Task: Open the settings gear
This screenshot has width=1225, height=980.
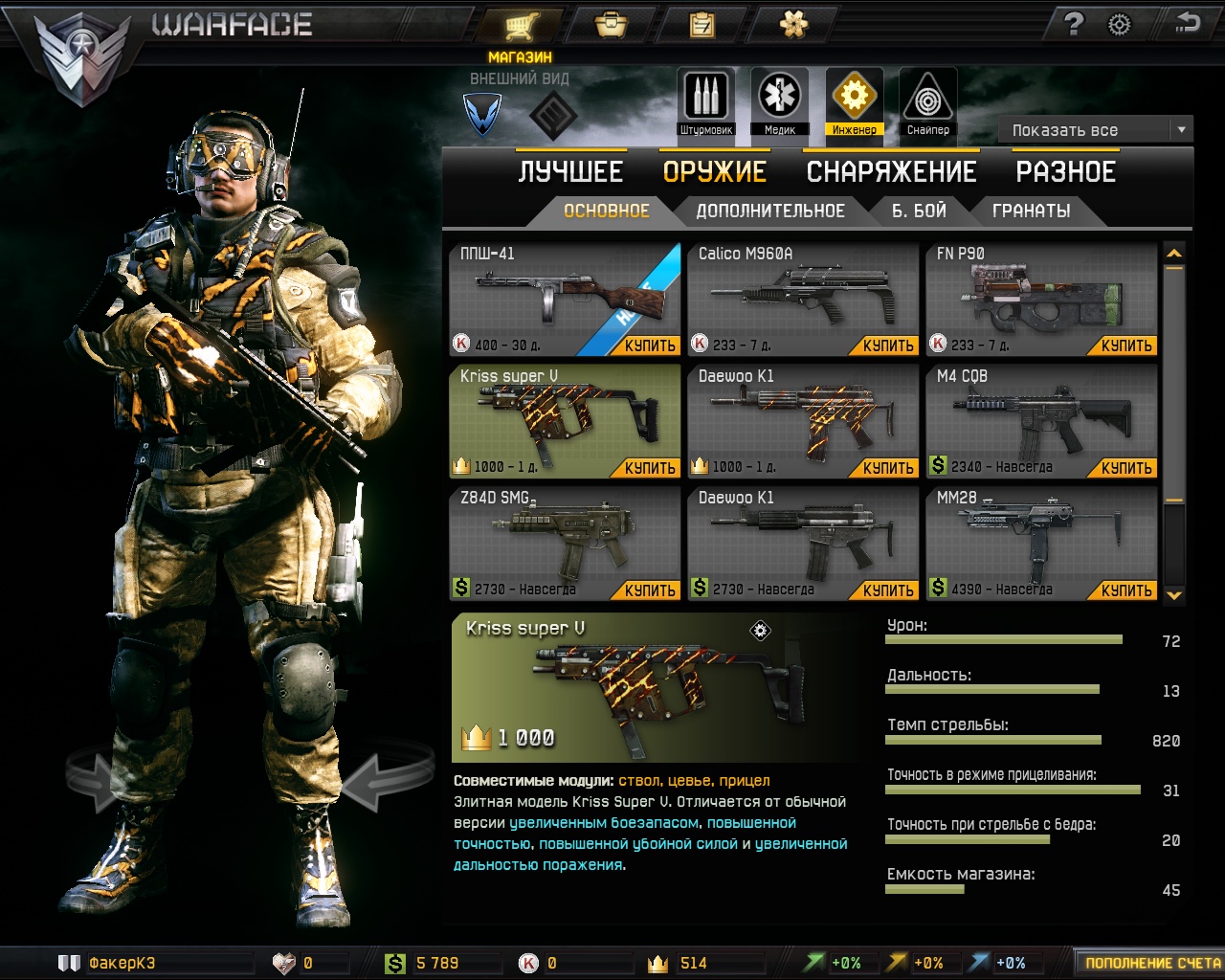Action: tap(1119, 25)
